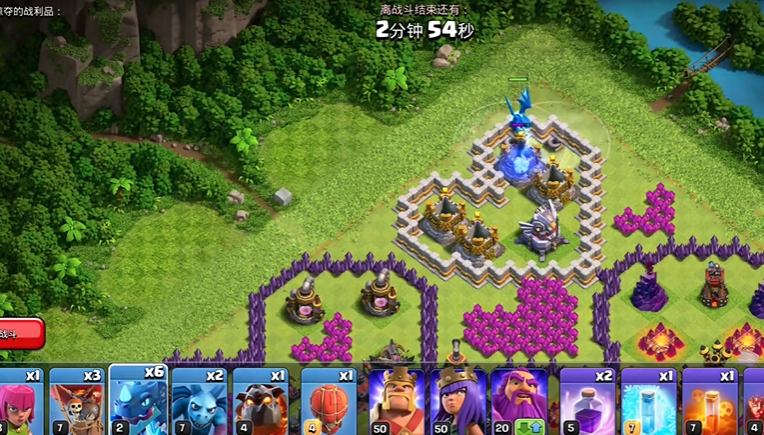764x435 pixels.
Task: Pick the icy blue Freeze spell card
Action: [649, 402]
